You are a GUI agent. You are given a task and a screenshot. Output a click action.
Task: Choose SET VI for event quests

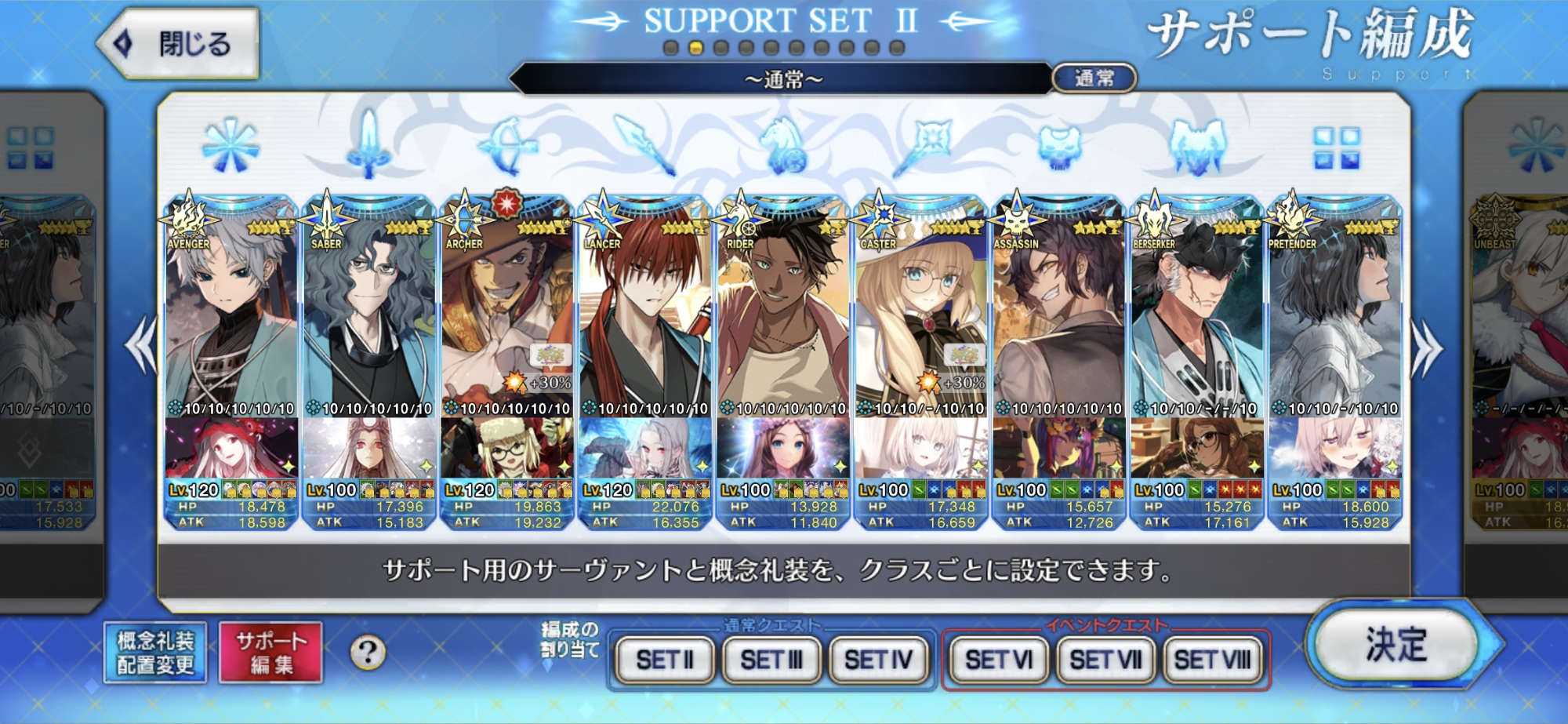[998, 660]
